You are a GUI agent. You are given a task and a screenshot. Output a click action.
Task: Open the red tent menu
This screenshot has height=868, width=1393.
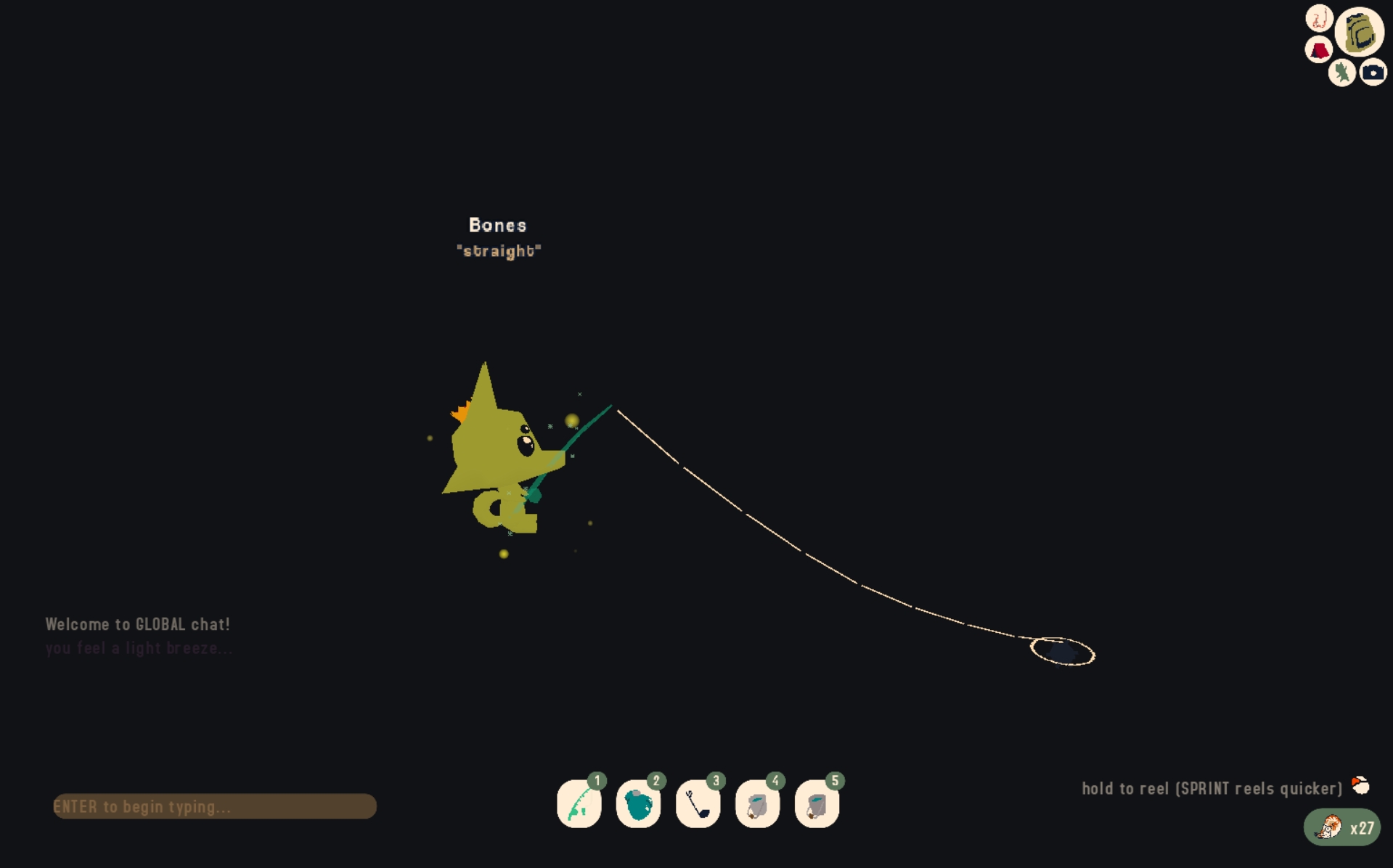click(1318, 50)
